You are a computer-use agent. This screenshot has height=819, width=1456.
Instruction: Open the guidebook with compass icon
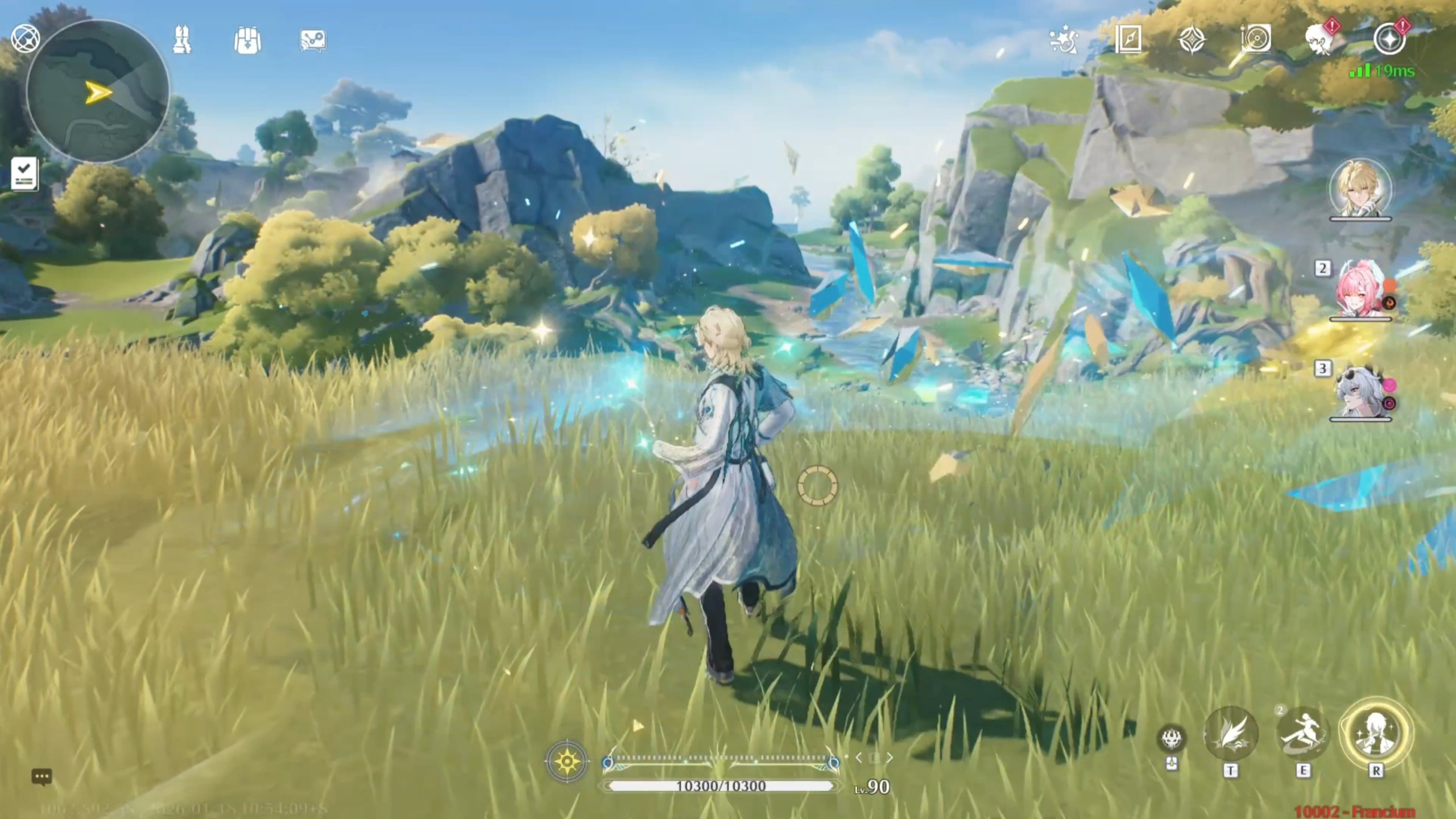(1128, 39)
